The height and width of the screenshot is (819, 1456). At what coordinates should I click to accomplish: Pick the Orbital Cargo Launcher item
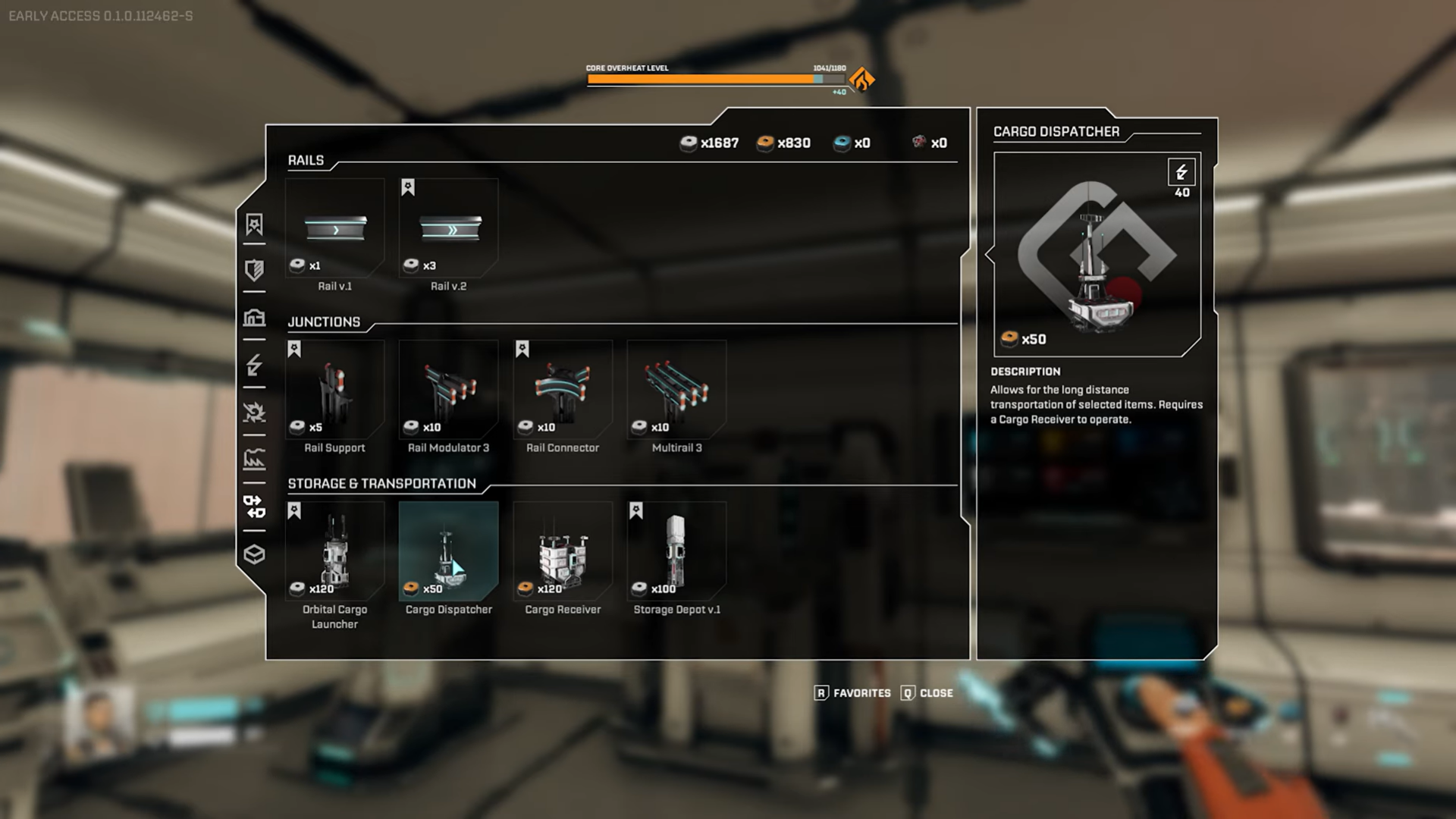pos(334,551)
